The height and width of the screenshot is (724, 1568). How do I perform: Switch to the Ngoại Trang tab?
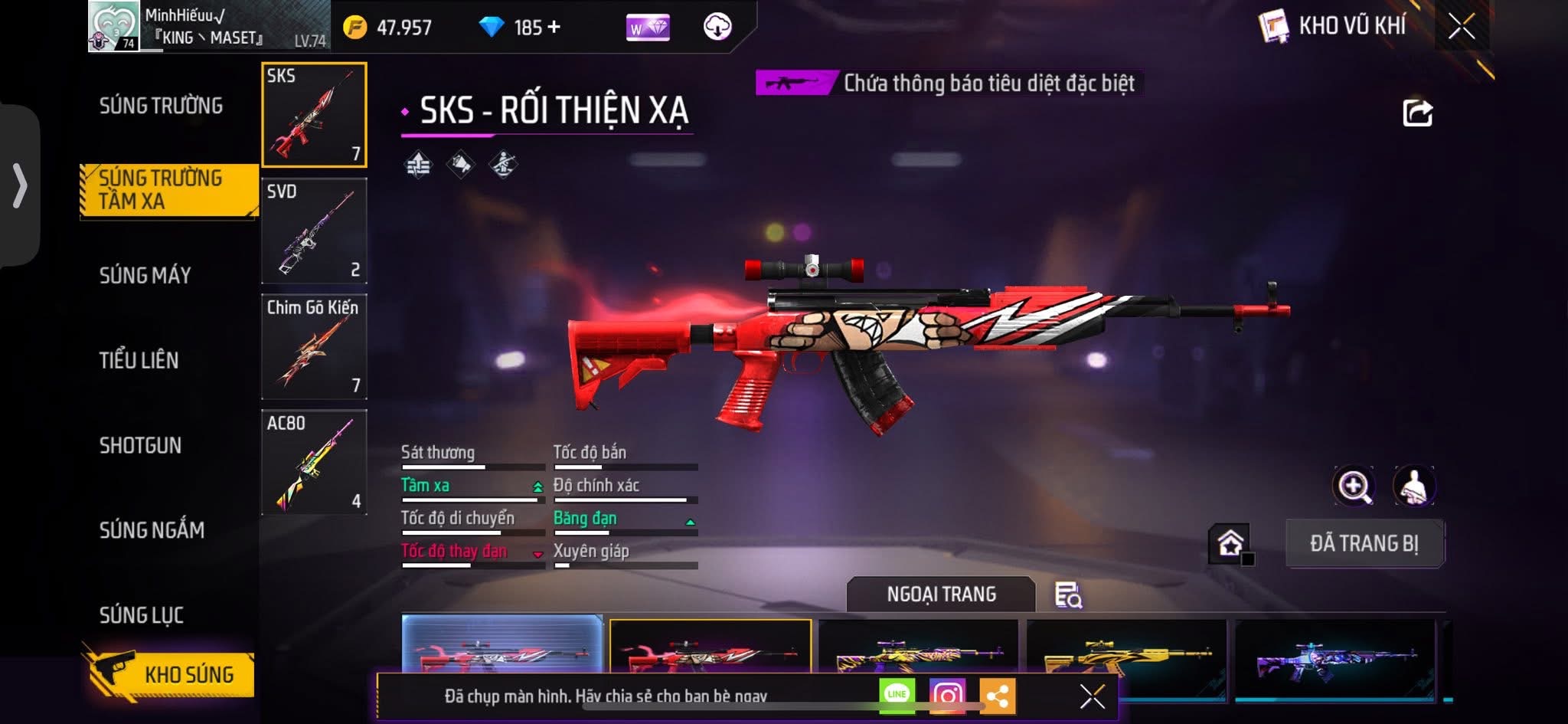941,594
